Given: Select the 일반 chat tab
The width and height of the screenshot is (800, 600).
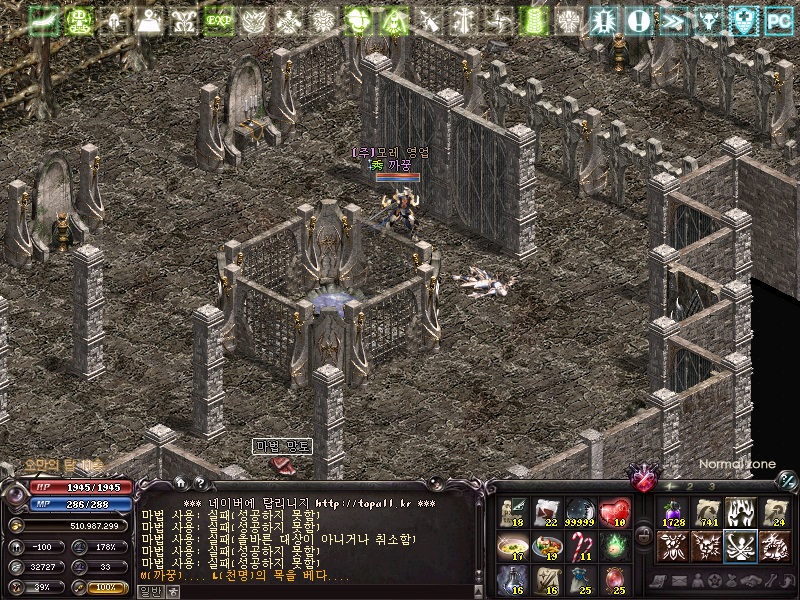Looking at the screenshot, I should coord(150,591).
